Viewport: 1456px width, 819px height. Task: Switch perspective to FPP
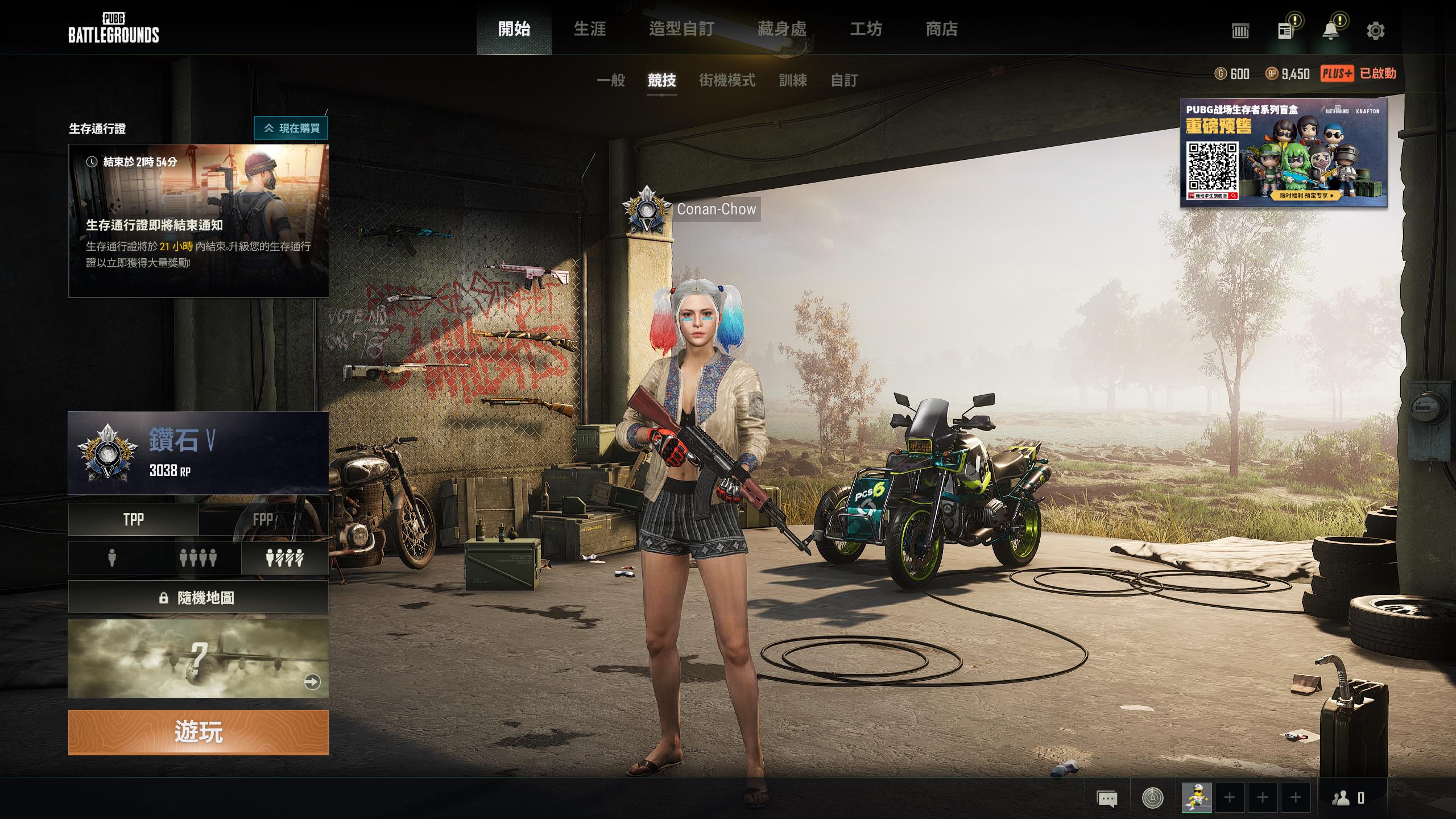click(x=263, y=519)
